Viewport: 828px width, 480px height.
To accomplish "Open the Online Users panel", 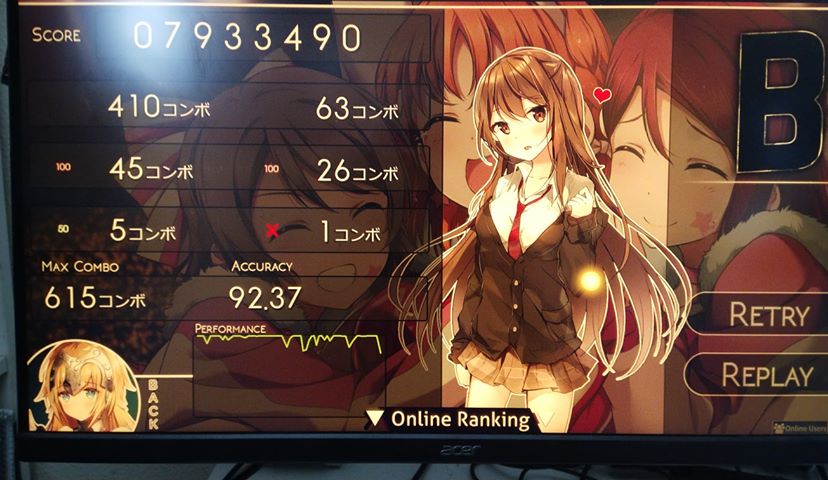I will (799, 428).
